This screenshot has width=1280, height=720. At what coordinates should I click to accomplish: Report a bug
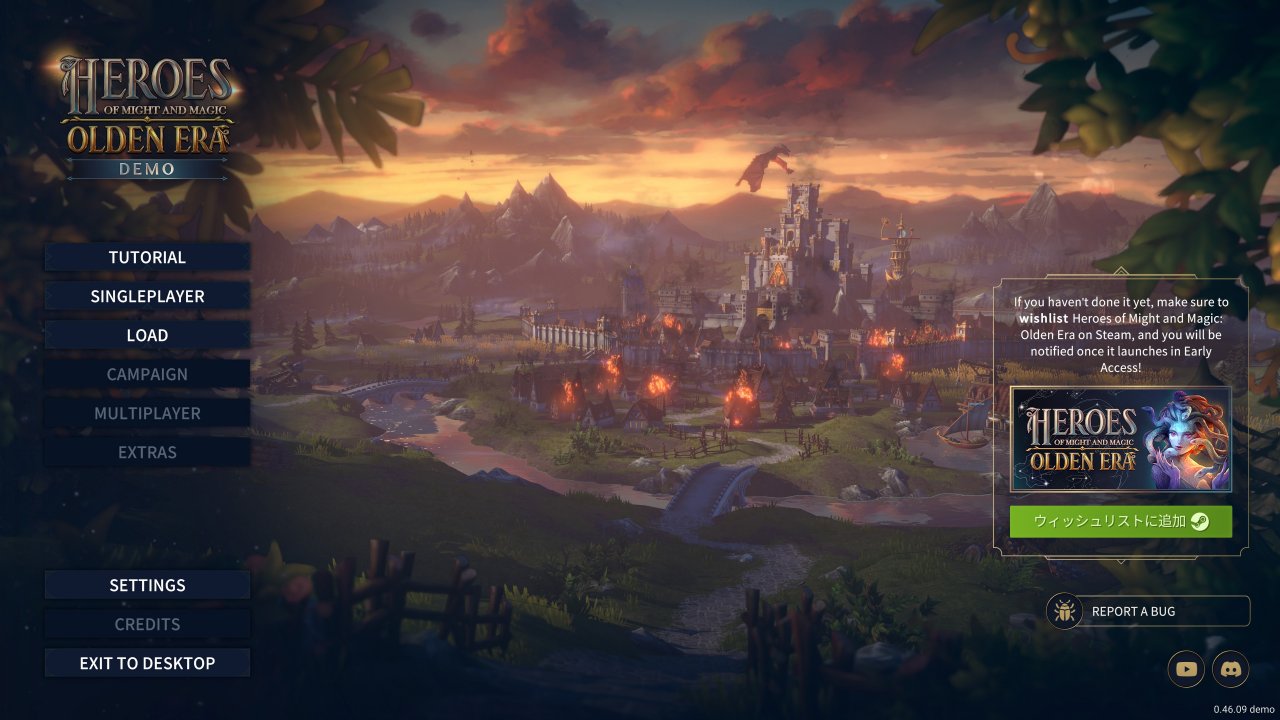point(1148,611)
